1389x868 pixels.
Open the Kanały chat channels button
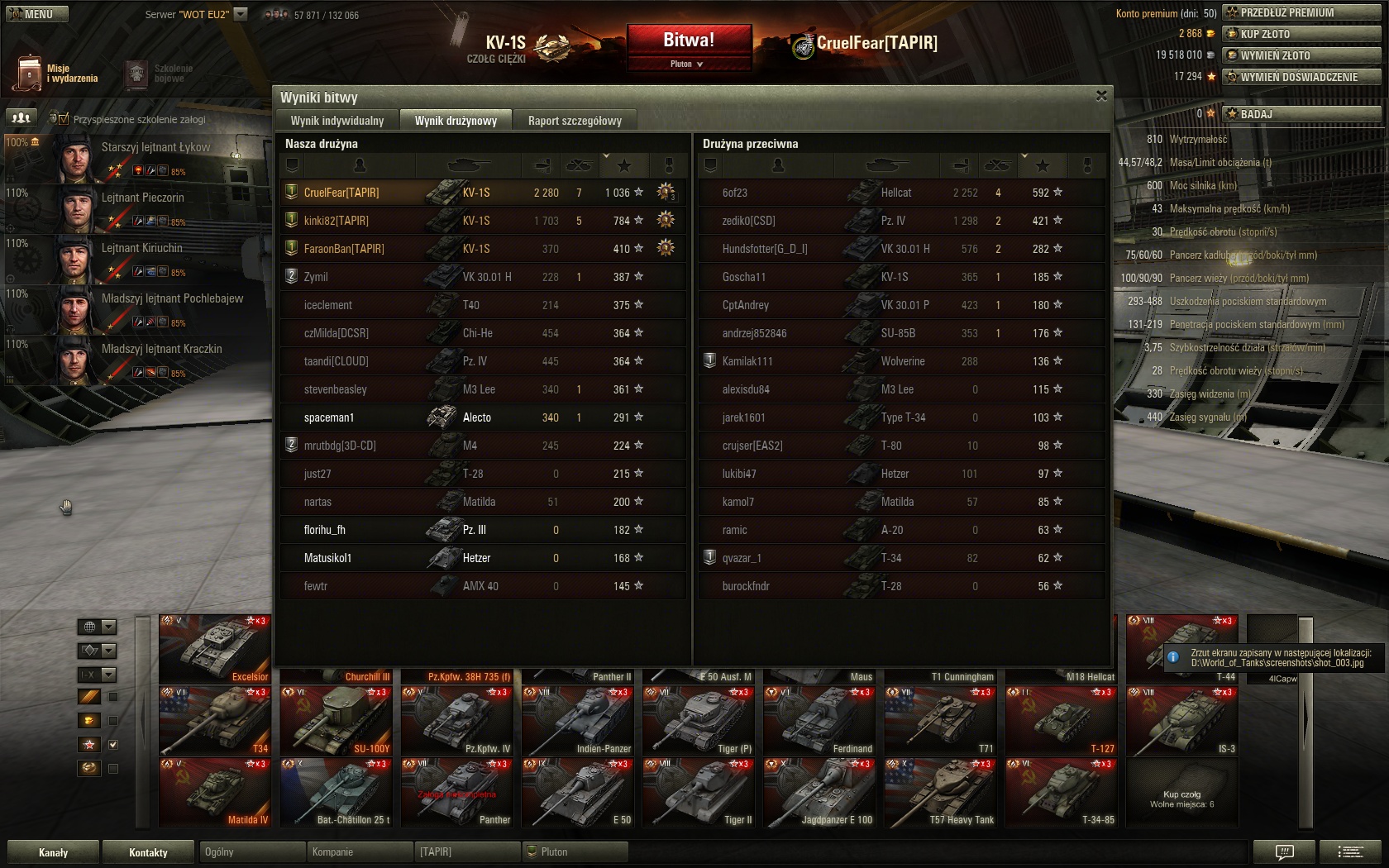coord(53,852)
